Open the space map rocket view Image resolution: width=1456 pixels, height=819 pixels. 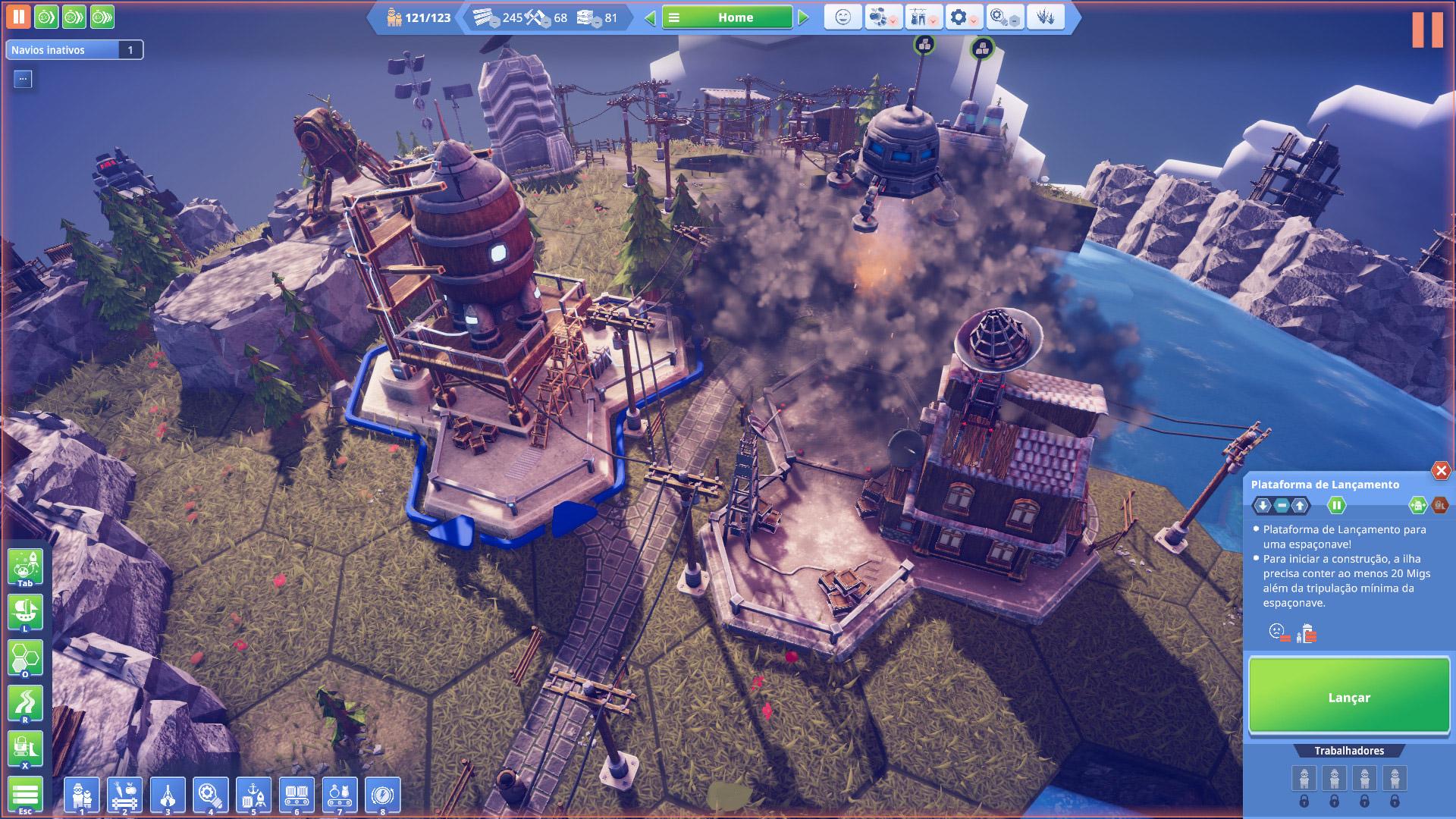tap(25, 566)
